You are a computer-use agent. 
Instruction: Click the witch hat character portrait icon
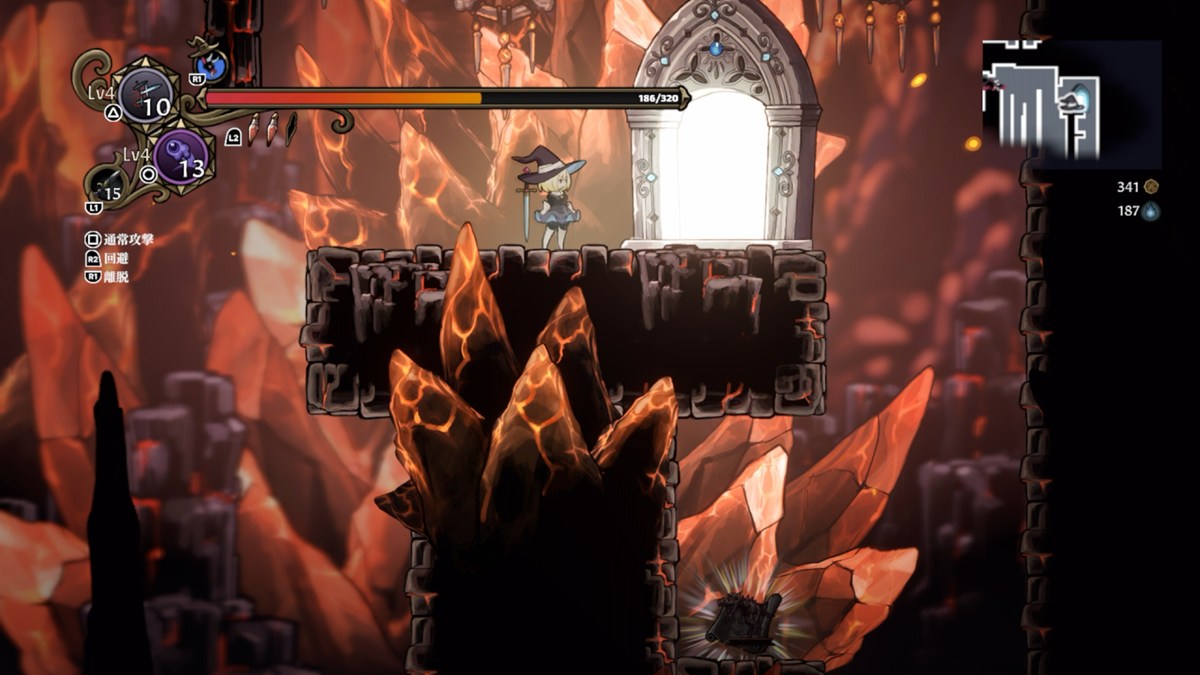coord(213,66)
